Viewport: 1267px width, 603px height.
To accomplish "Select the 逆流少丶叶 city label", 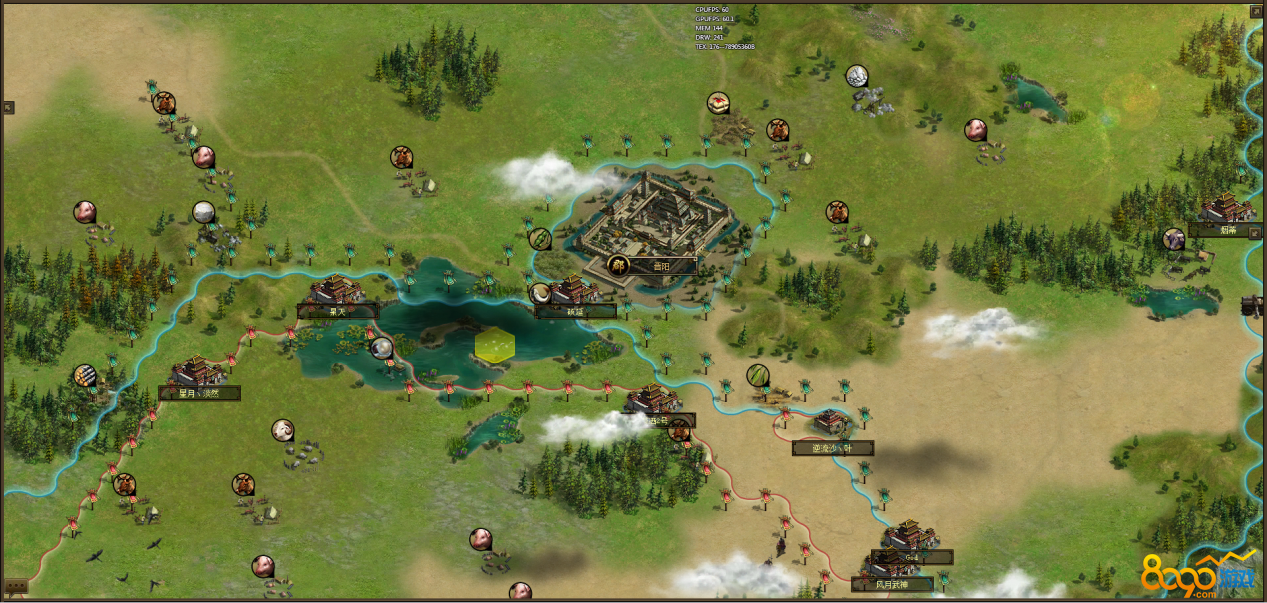I will tap(833, 448).
